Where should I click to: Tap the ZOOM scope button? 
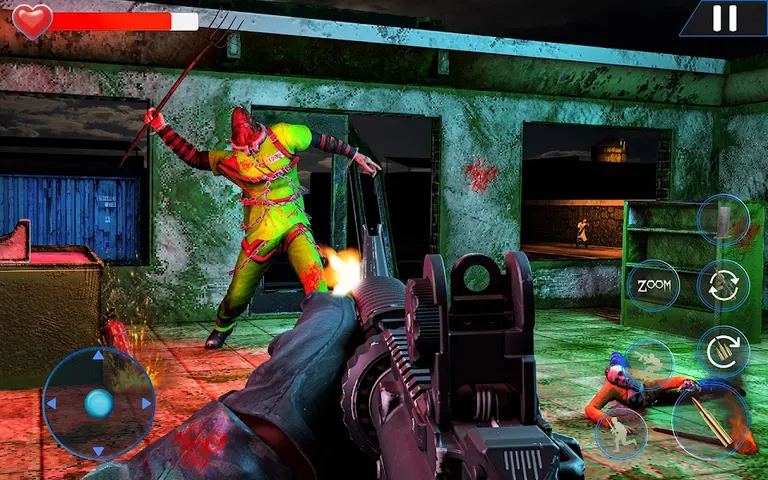click(653, 286)
